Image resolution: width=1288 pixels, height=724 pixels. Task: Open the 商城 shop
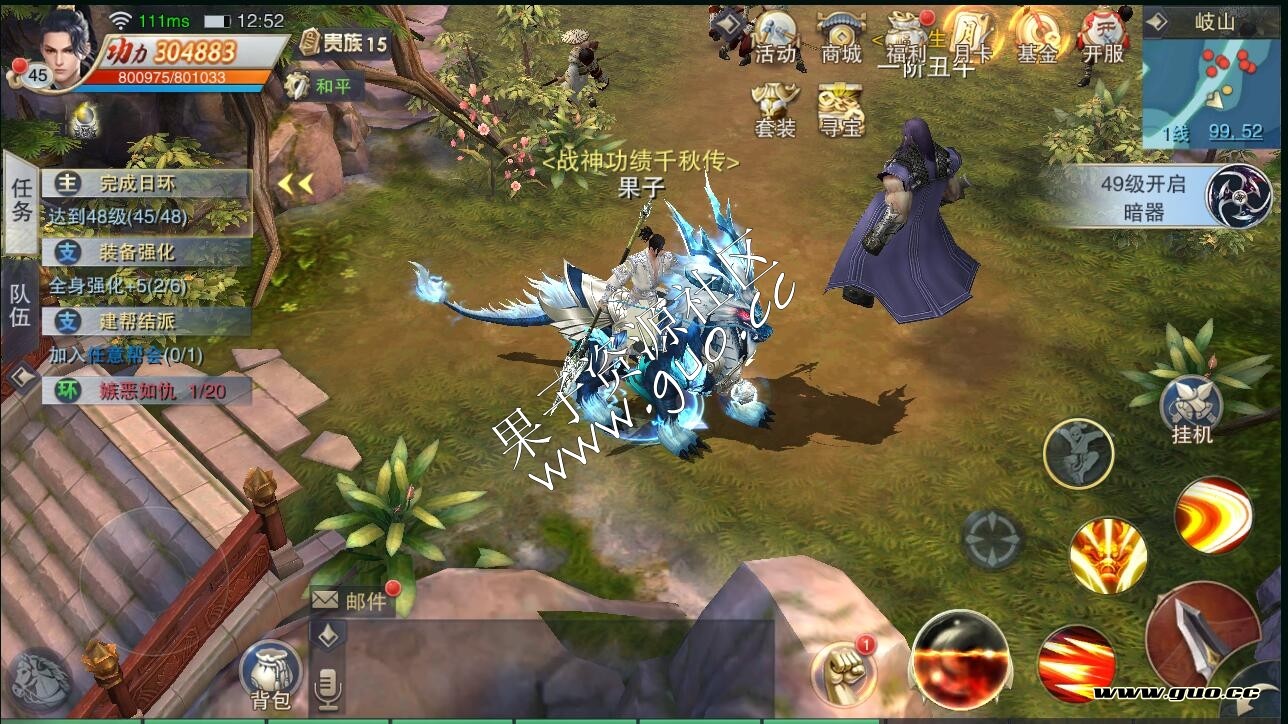pyautogui.click(x=841, y=38)
